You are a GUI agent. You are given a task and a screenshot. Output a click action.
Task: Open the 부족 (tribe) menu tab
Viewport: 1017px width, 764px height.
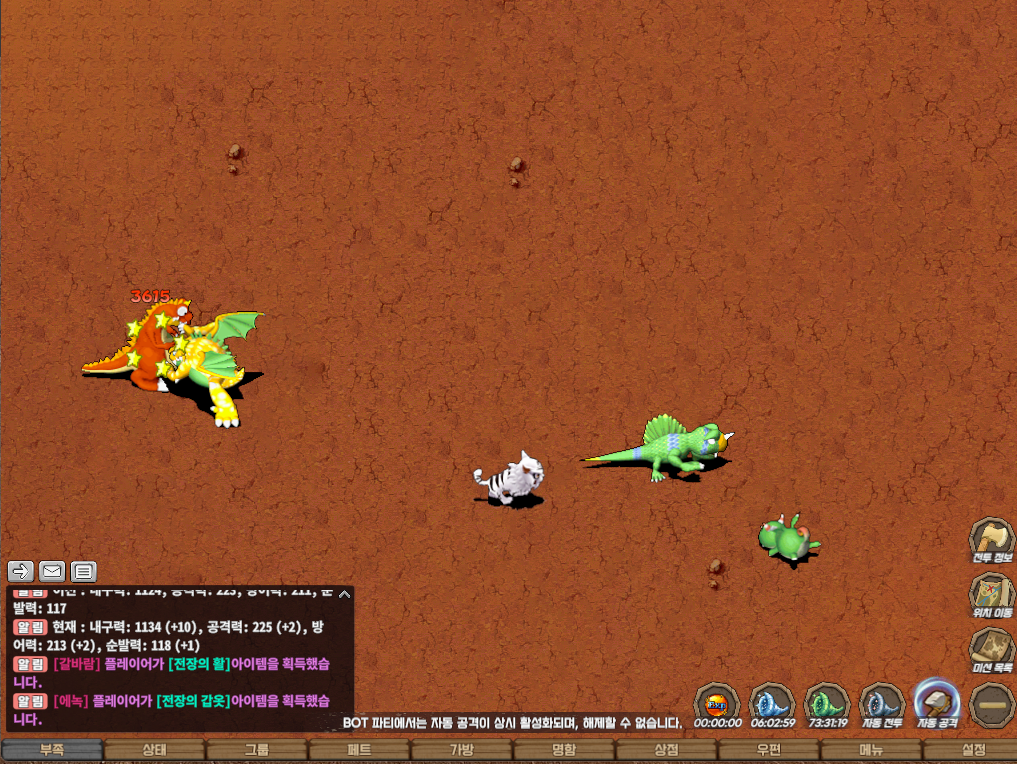coord(52,750)
